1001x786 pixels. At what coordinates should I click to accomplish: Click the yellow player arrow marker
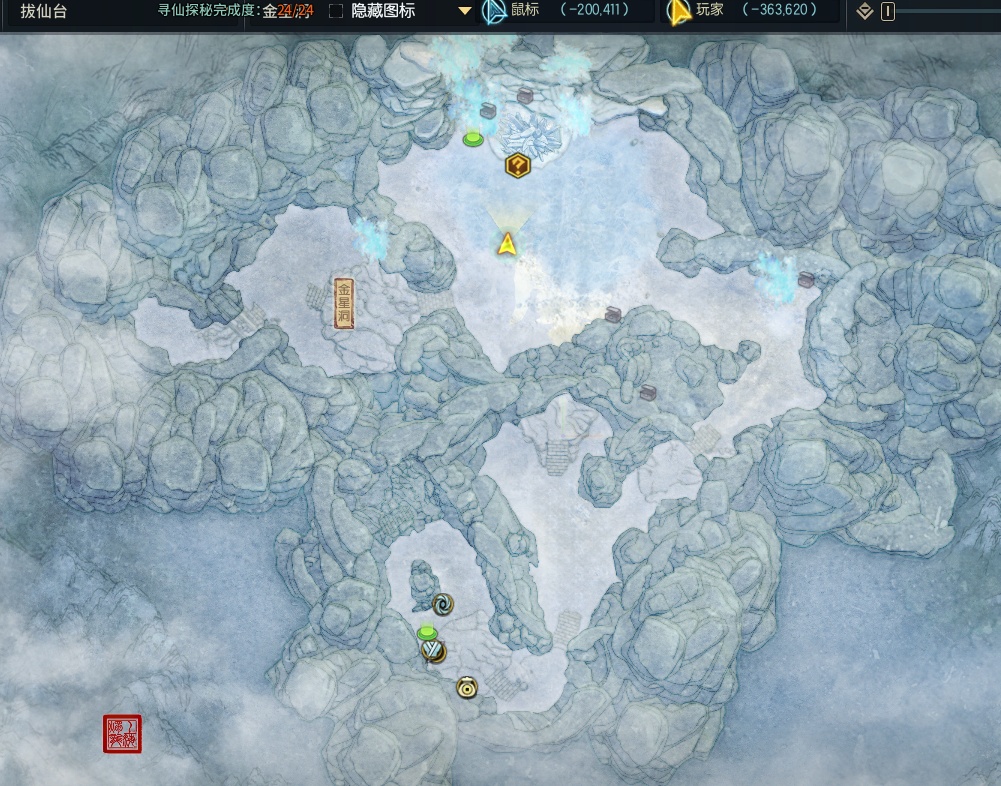(x=507, y=243)
